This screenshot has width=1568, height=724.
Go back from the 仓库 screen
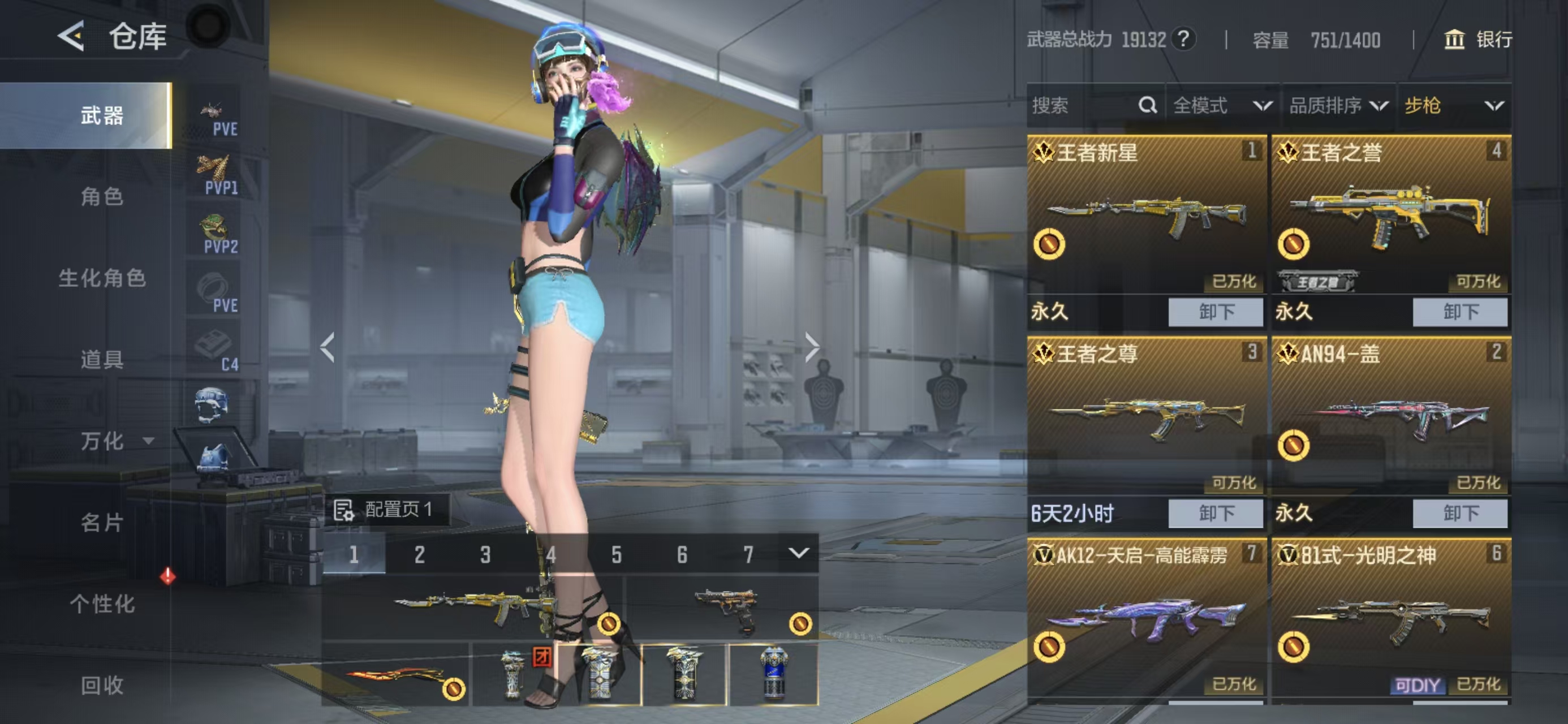71,36
